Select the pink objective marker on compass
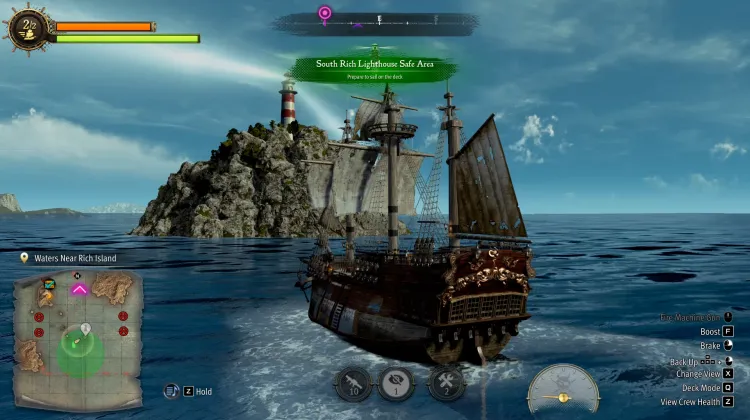750x420 pixels. tap(325, 14)
